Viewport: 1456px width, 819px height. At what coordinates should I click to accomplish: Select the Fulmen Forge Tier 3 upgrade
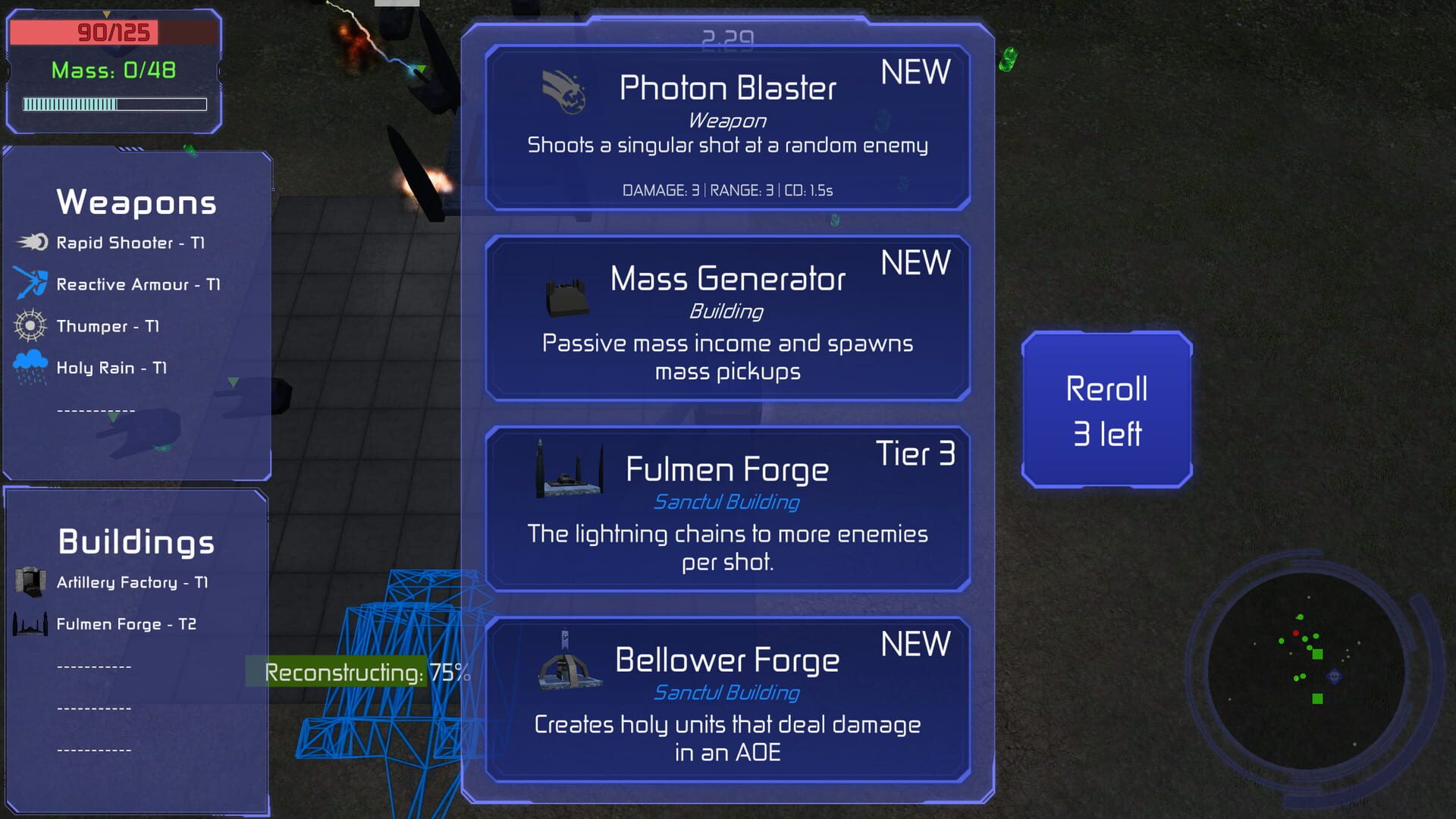pyautogui.click(x=728, y=510)
